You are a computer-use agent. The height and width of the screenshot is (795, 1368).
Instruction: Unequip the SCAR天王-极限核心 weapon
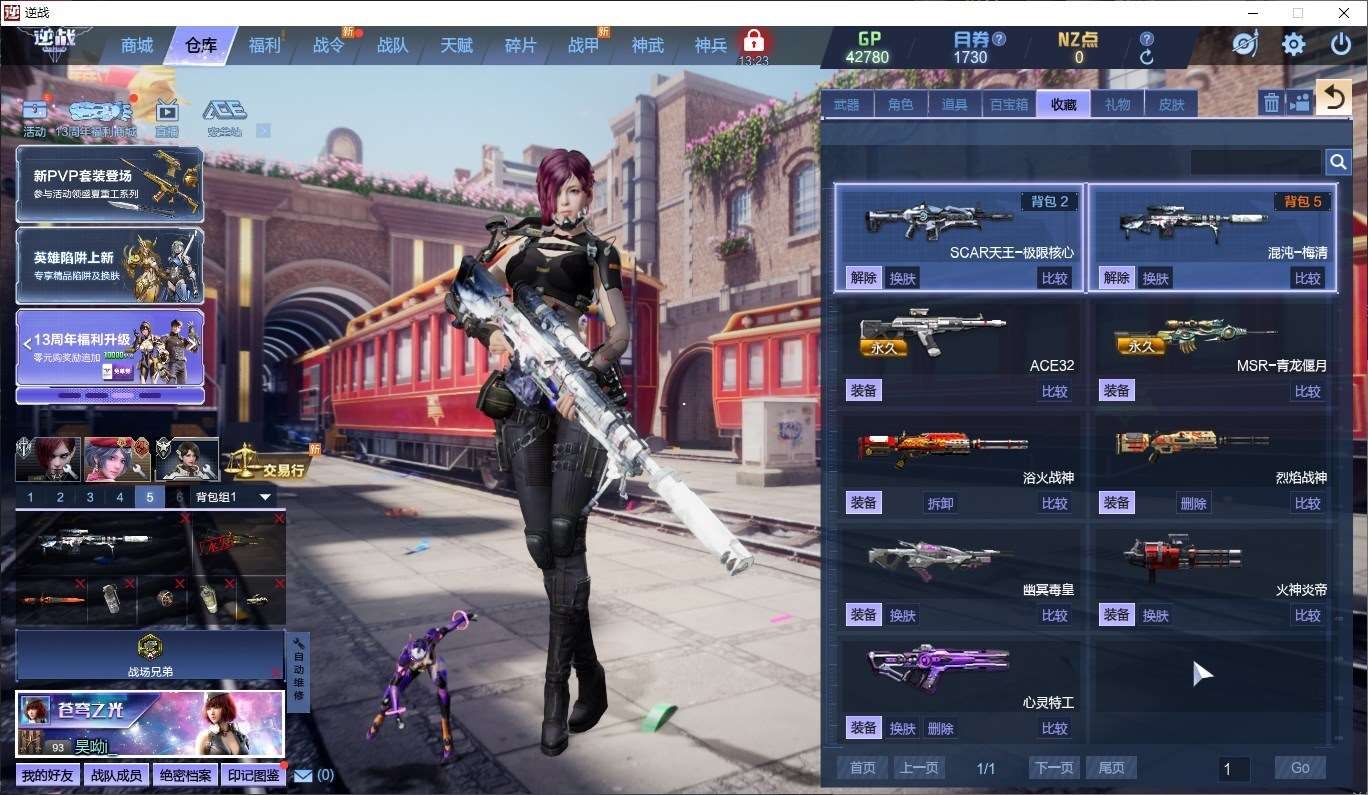[863, 278]
